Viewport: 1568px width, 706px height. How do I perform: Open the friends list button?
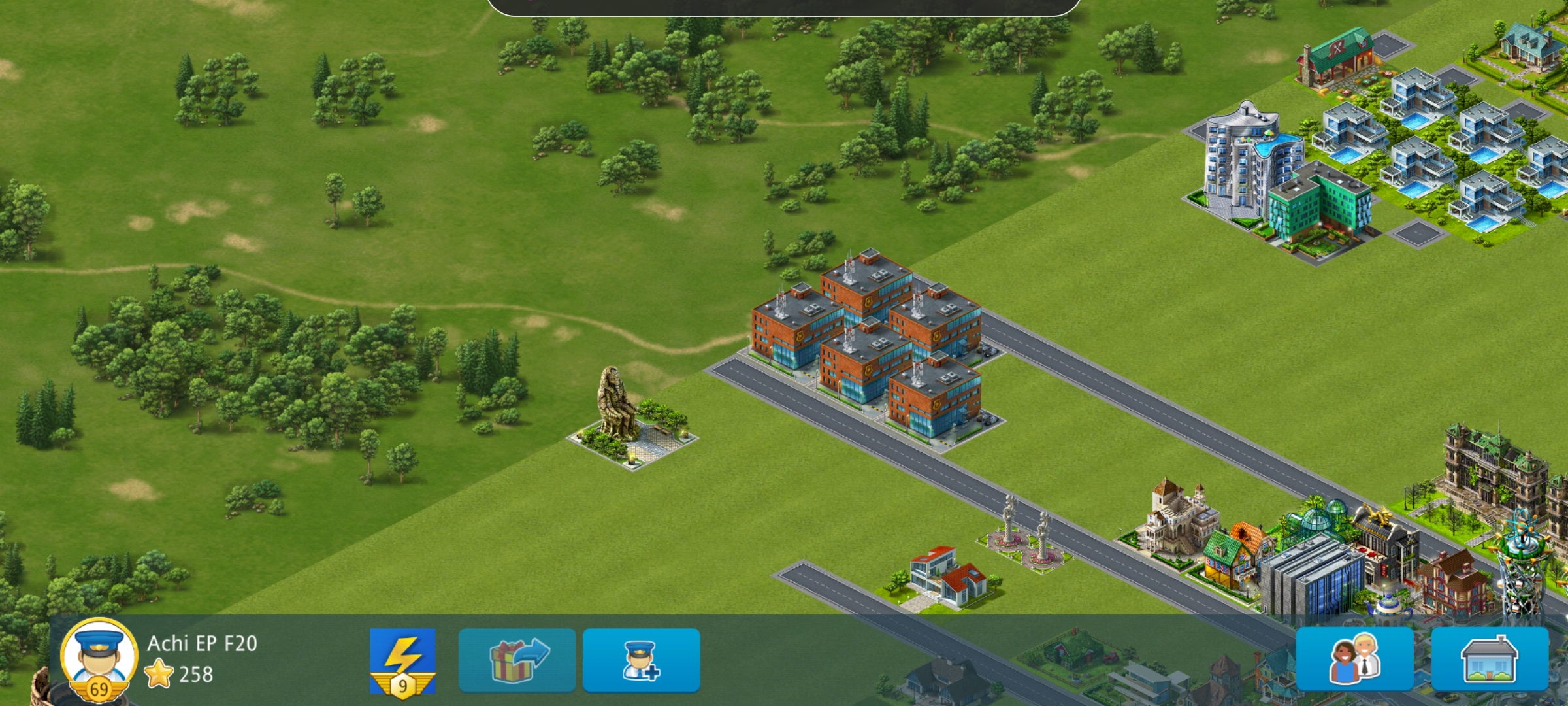(1355, 659)
